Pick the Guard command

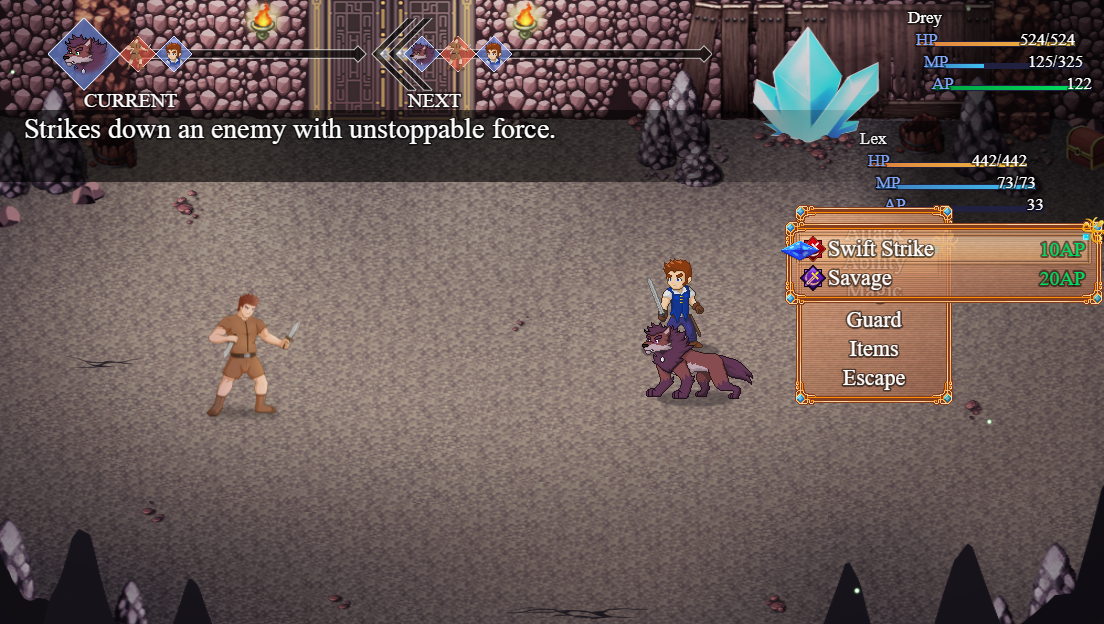(x=873, y=320)
